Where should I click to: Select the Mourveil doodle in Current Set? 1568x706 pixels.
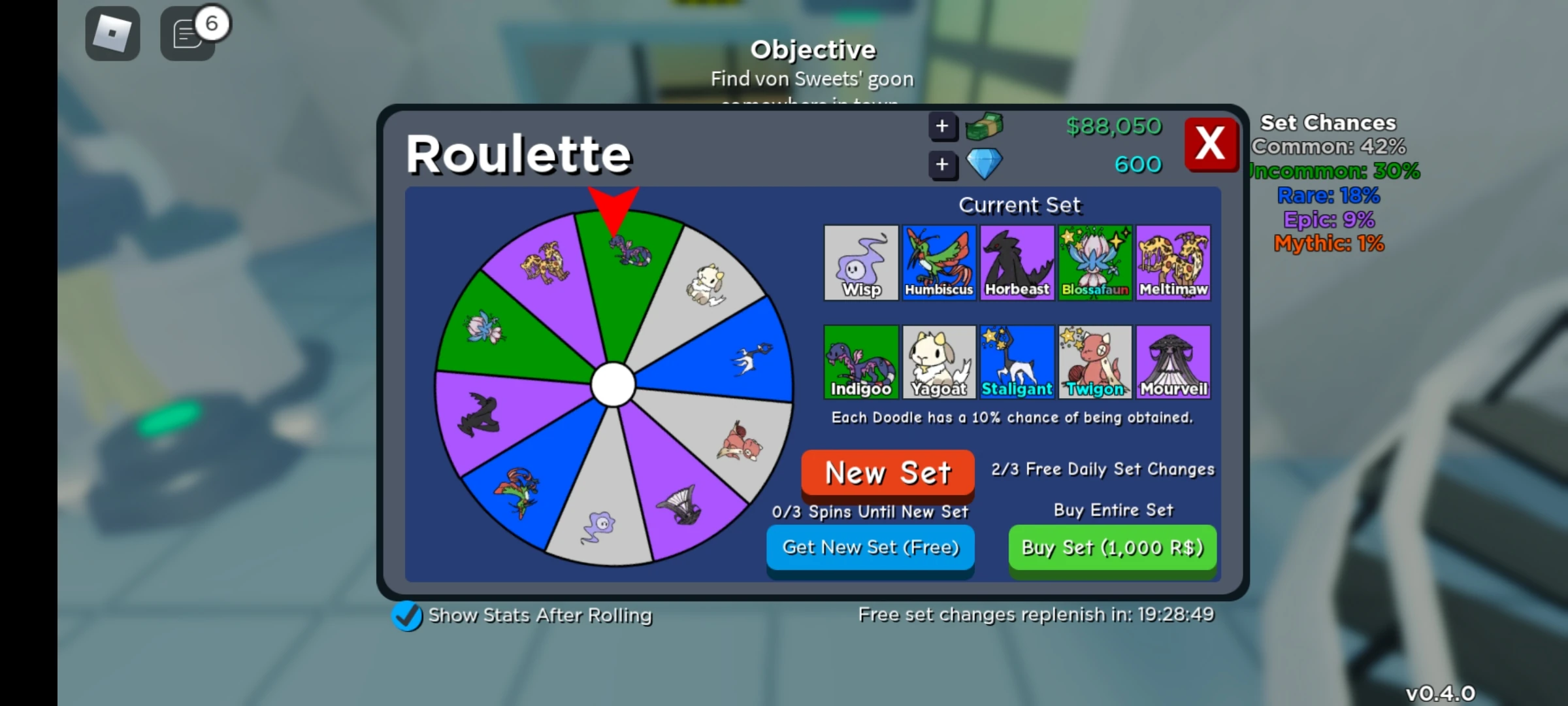[1174, 361]
